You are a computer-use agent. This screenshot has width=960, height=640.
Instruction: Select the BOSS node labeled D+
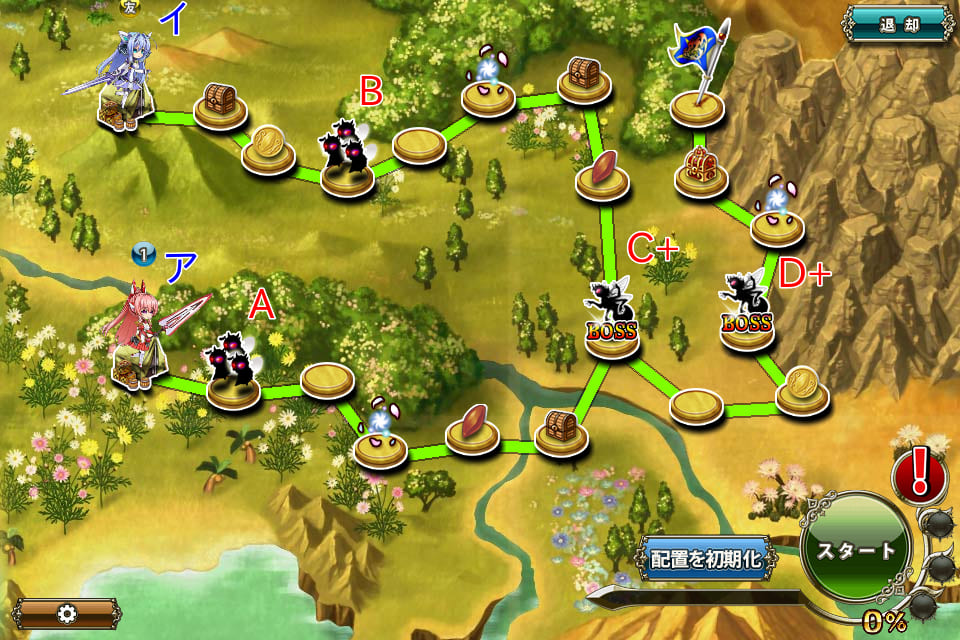748,312
